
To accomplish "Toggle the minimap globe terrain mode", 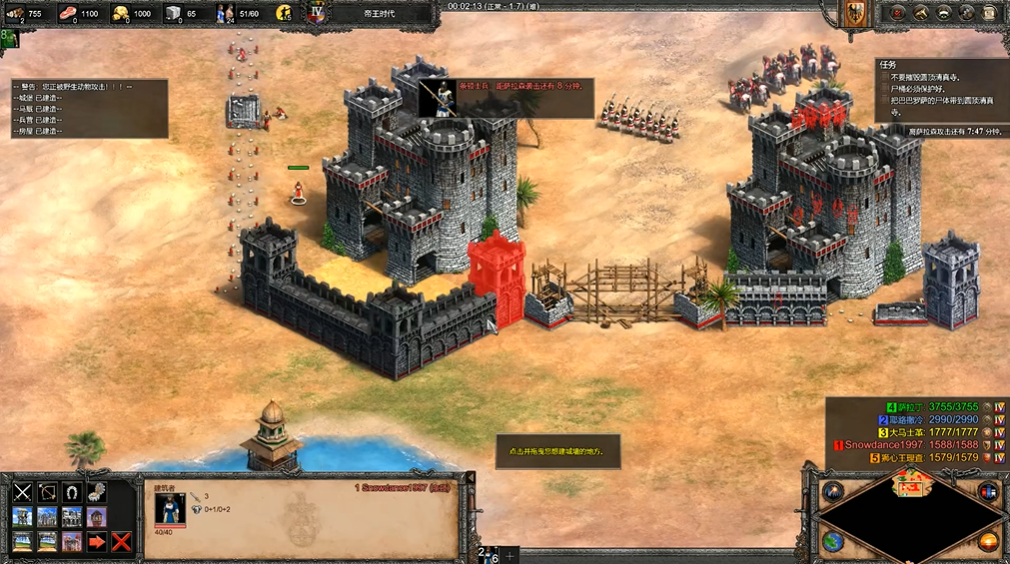I will 833,541.
